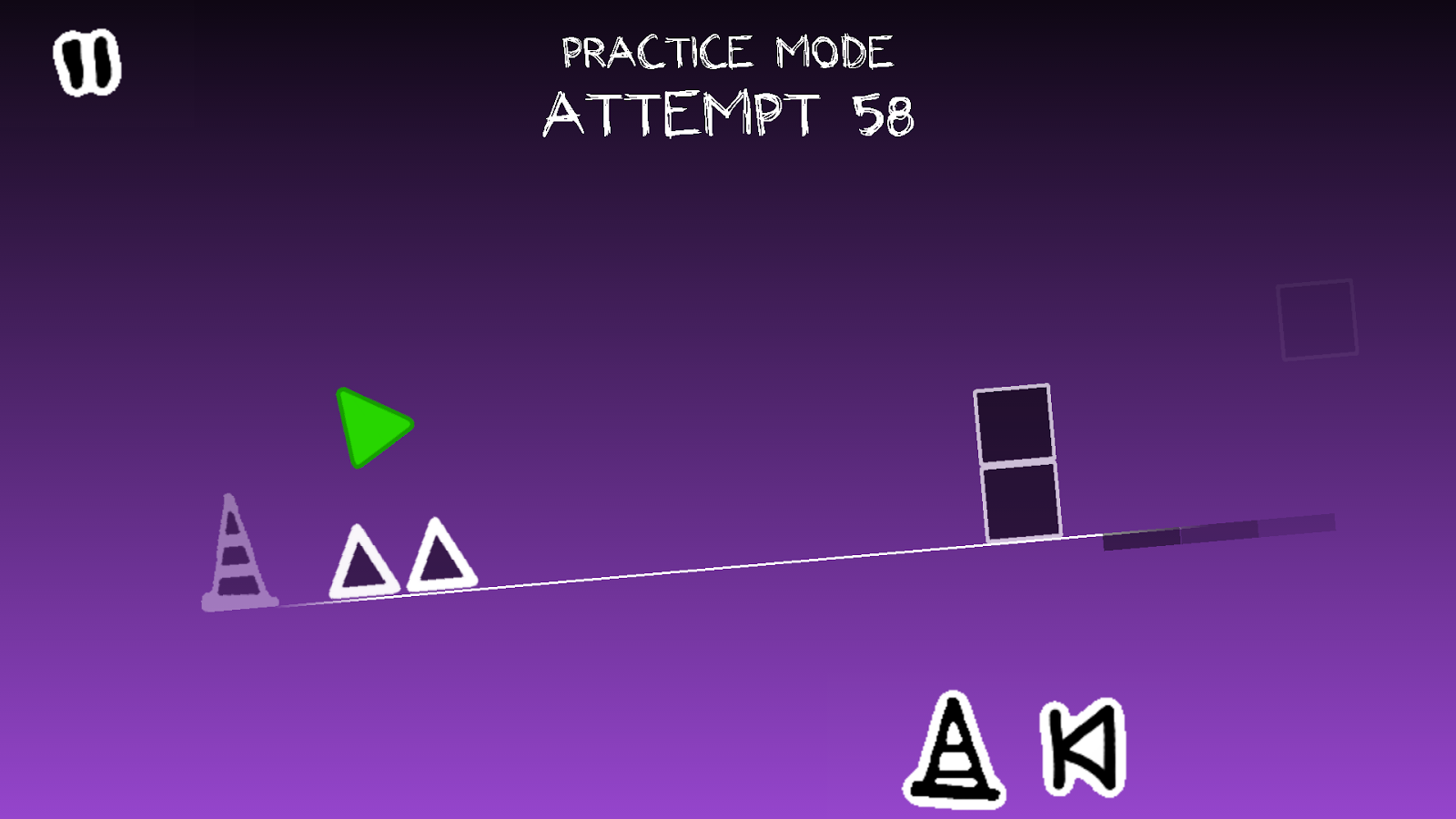The height and width of the screenshot is (819, 1456).
Task: Click the pause icon in top-left corner
Action: pyautogui.click(x=87, y=62)
